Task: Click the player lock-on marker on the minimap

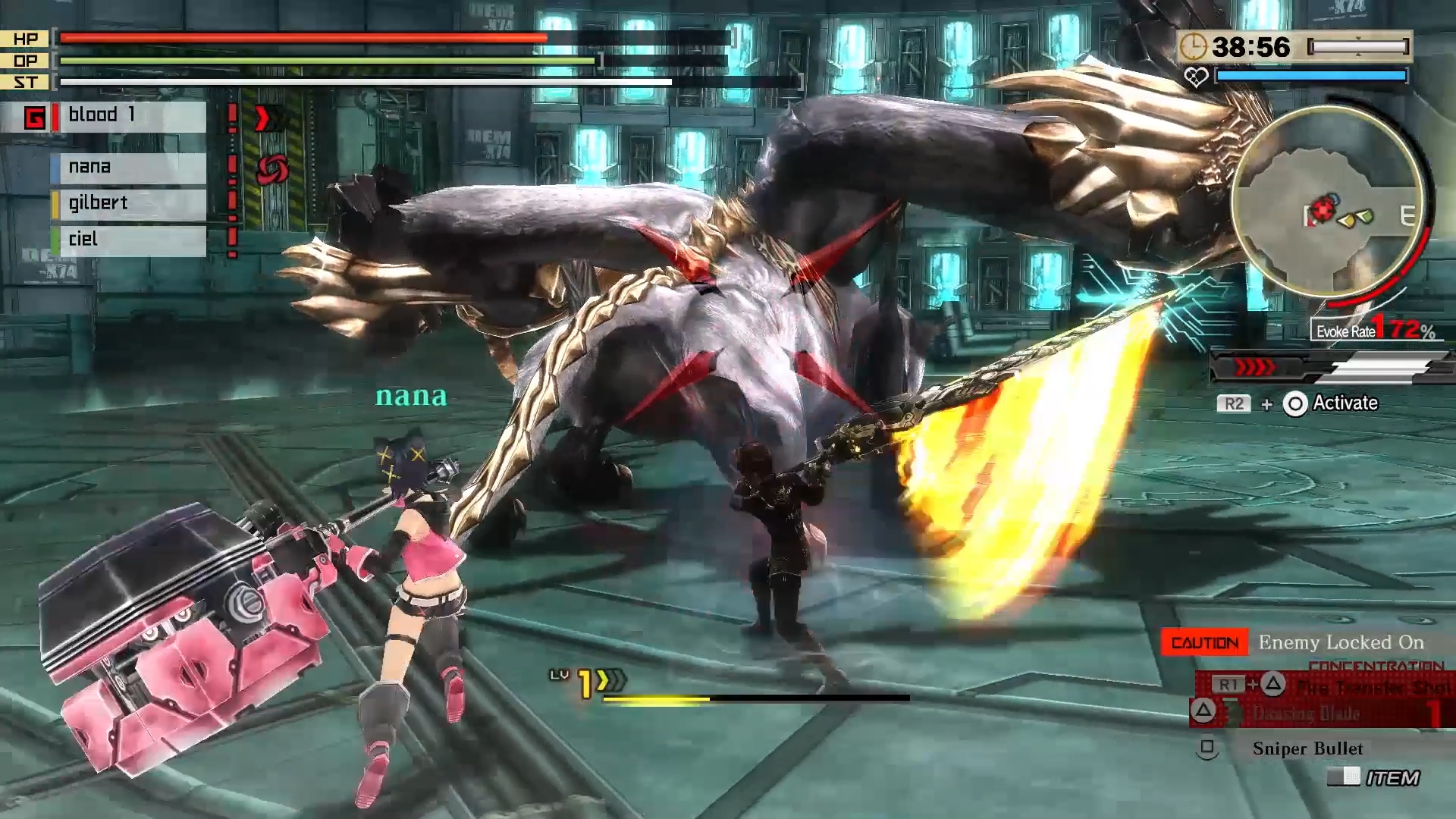Action: [x=1322, y=210]
